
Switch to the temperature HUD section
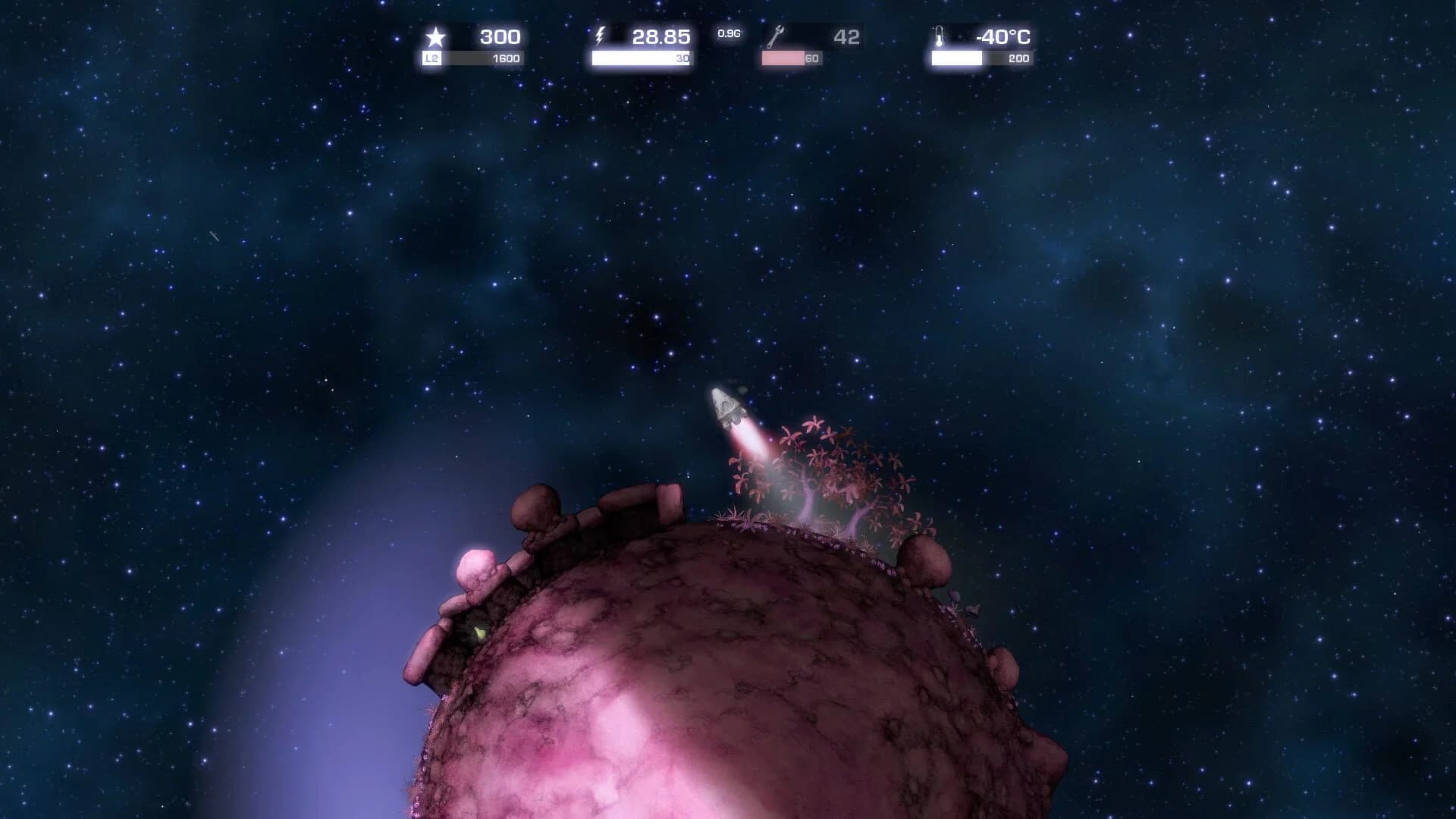[982, 45]
